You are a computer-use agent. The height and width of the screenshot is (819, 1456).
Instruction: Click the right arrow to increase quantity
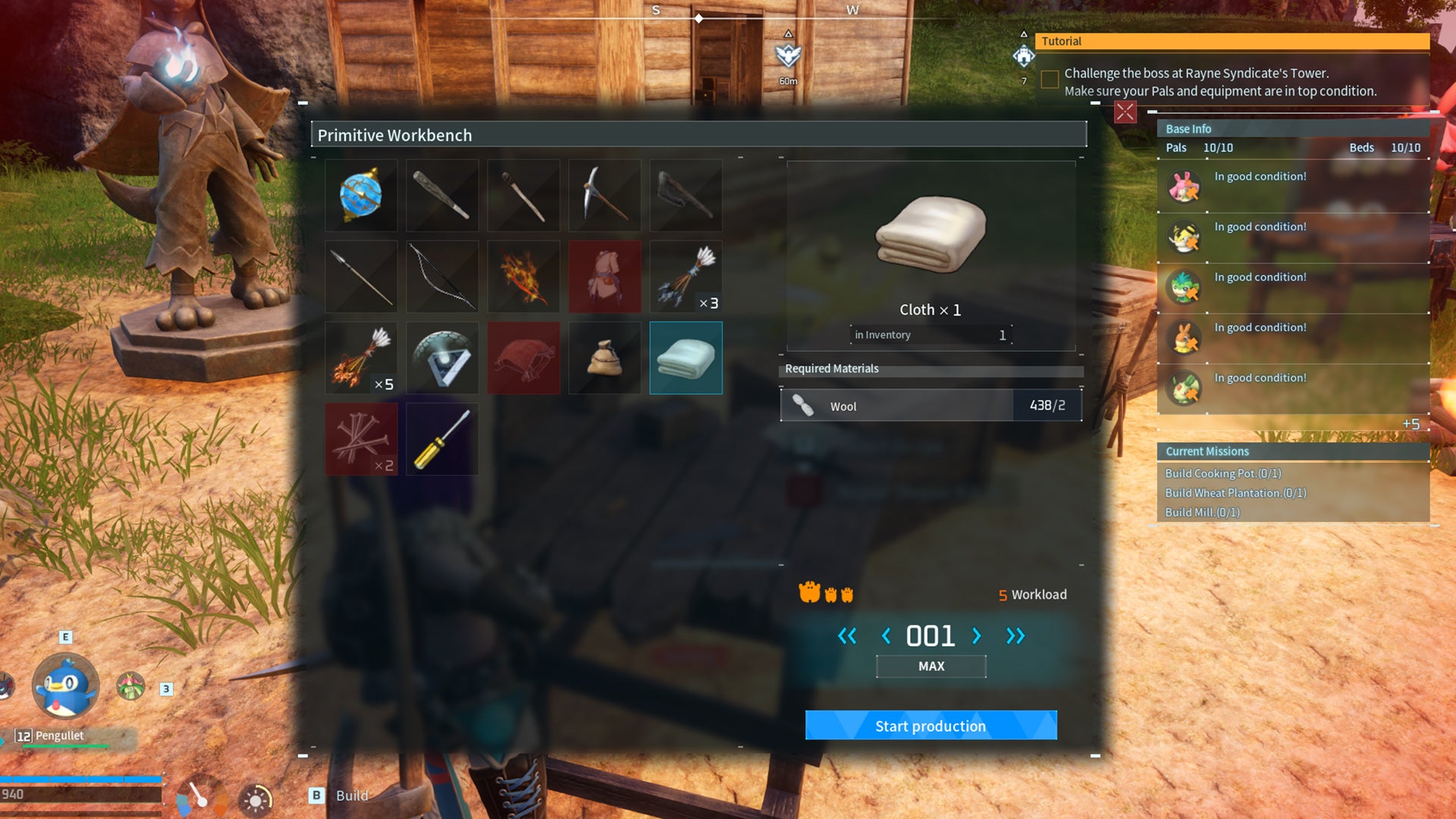pos(978,637)
